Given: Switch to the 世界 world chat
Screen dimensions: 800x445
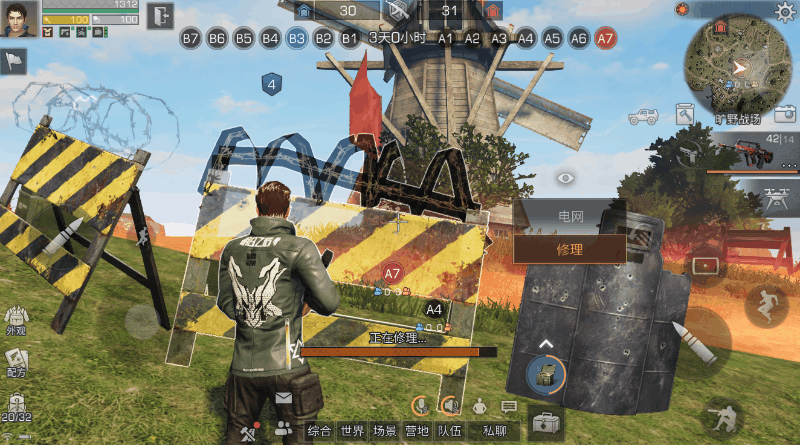Looking at the screenshot, I should [351, 431].
